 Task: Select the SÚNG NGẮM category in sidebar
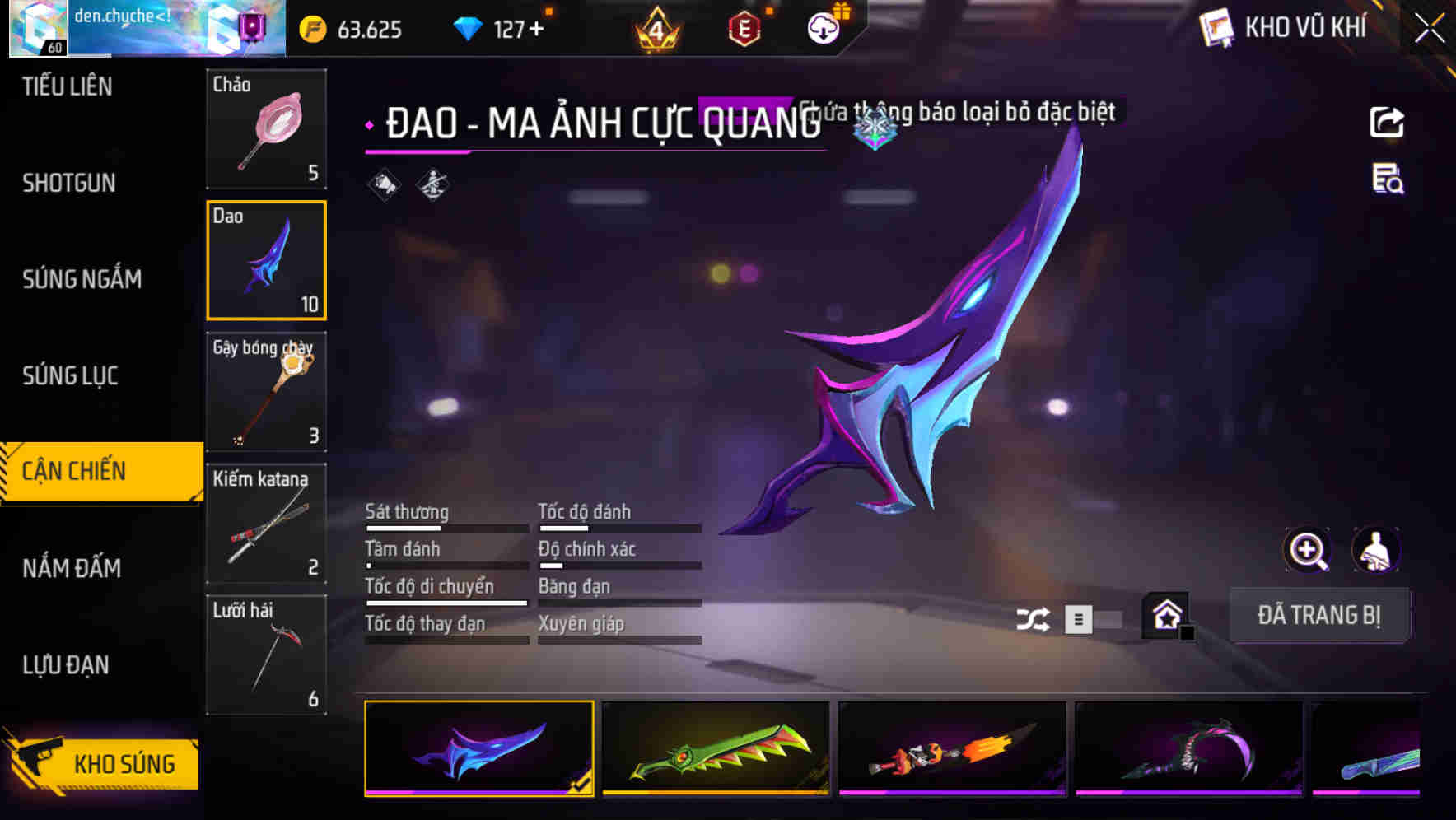pos(80,279)
